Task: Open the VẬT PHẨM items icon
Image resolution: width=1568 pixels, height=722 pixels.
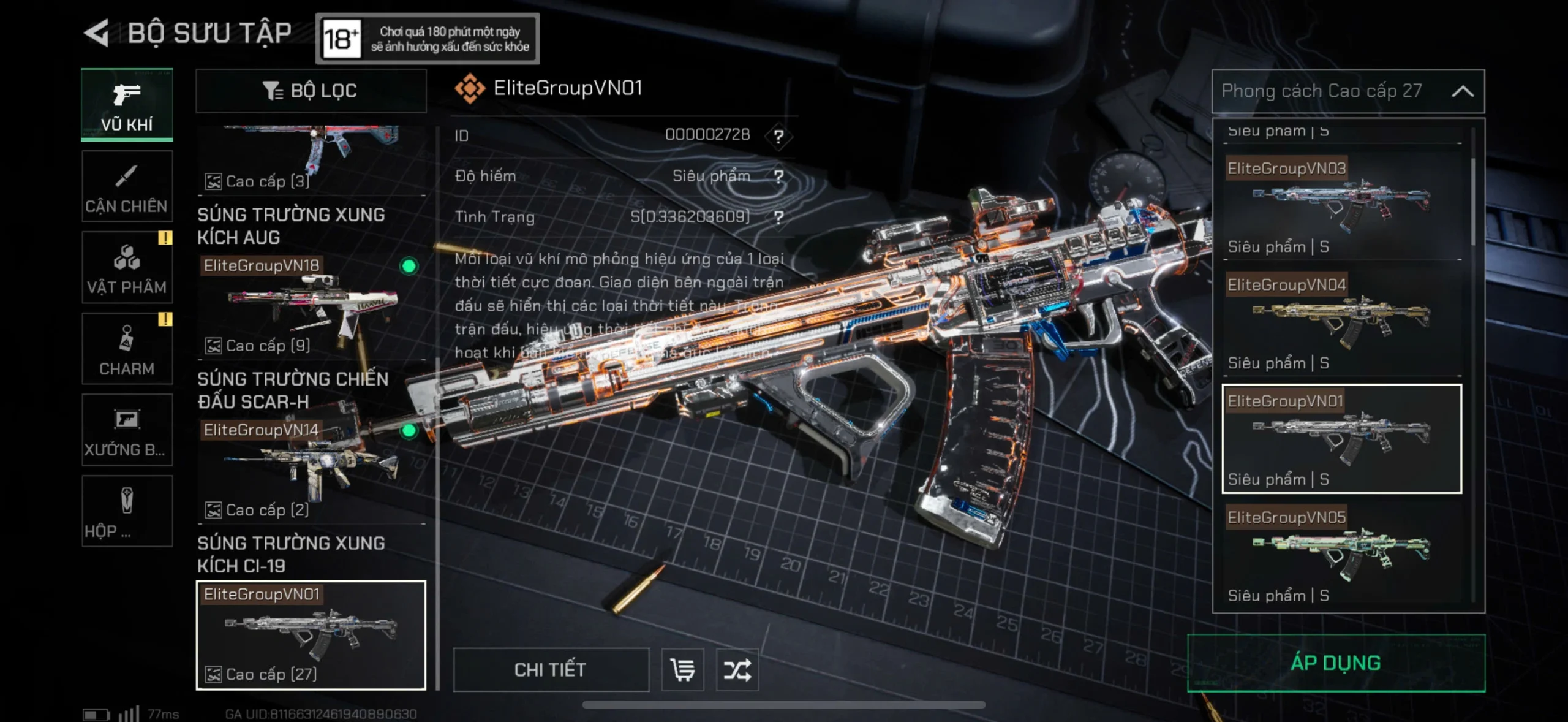Action: pos(127,267)
